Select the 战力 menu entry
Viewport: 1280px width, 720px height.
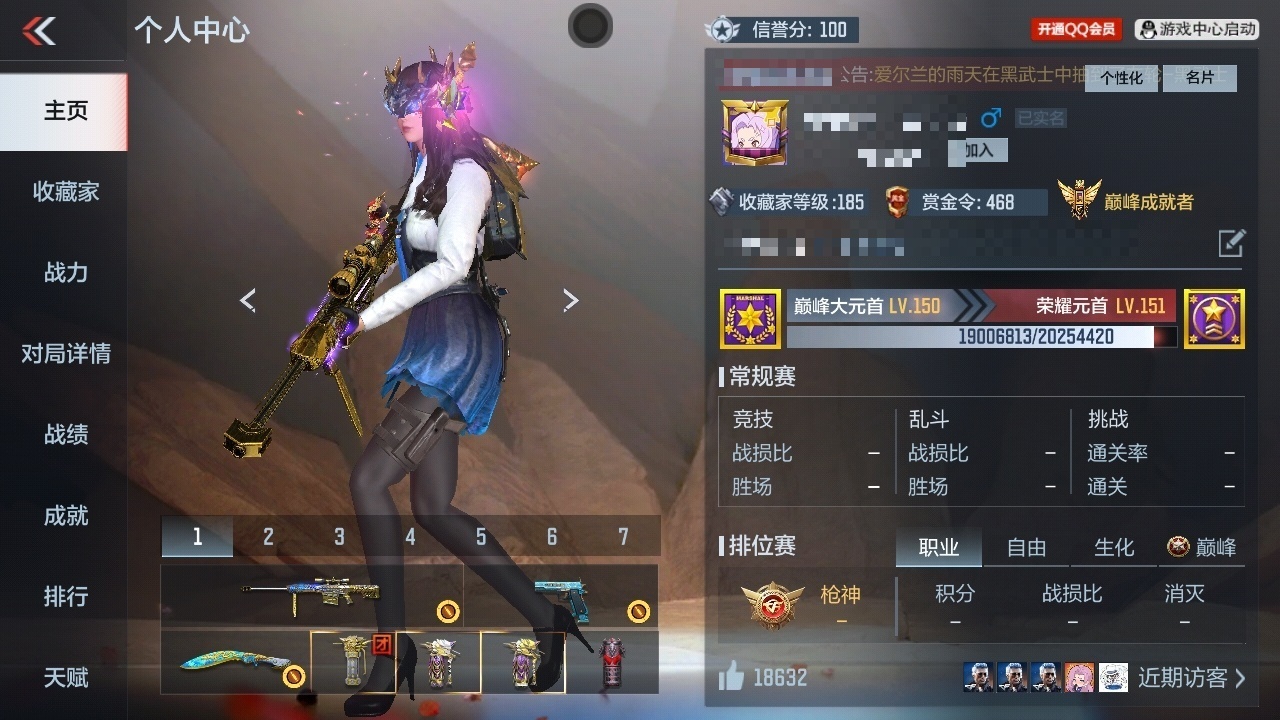[65, 273]
